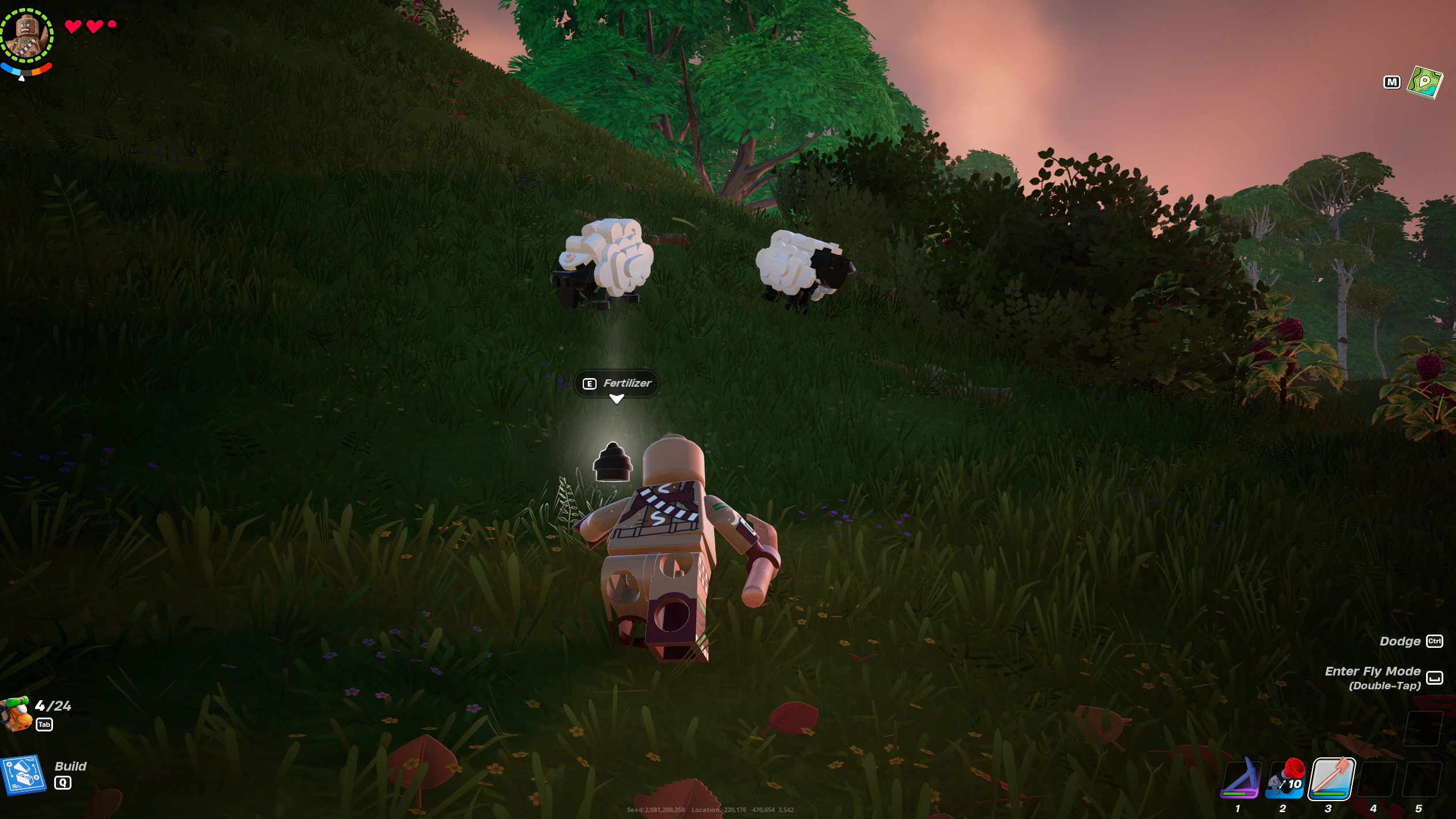Click the Q key label under Build
Screen dimensions: 1456x819
click(63, 783)
